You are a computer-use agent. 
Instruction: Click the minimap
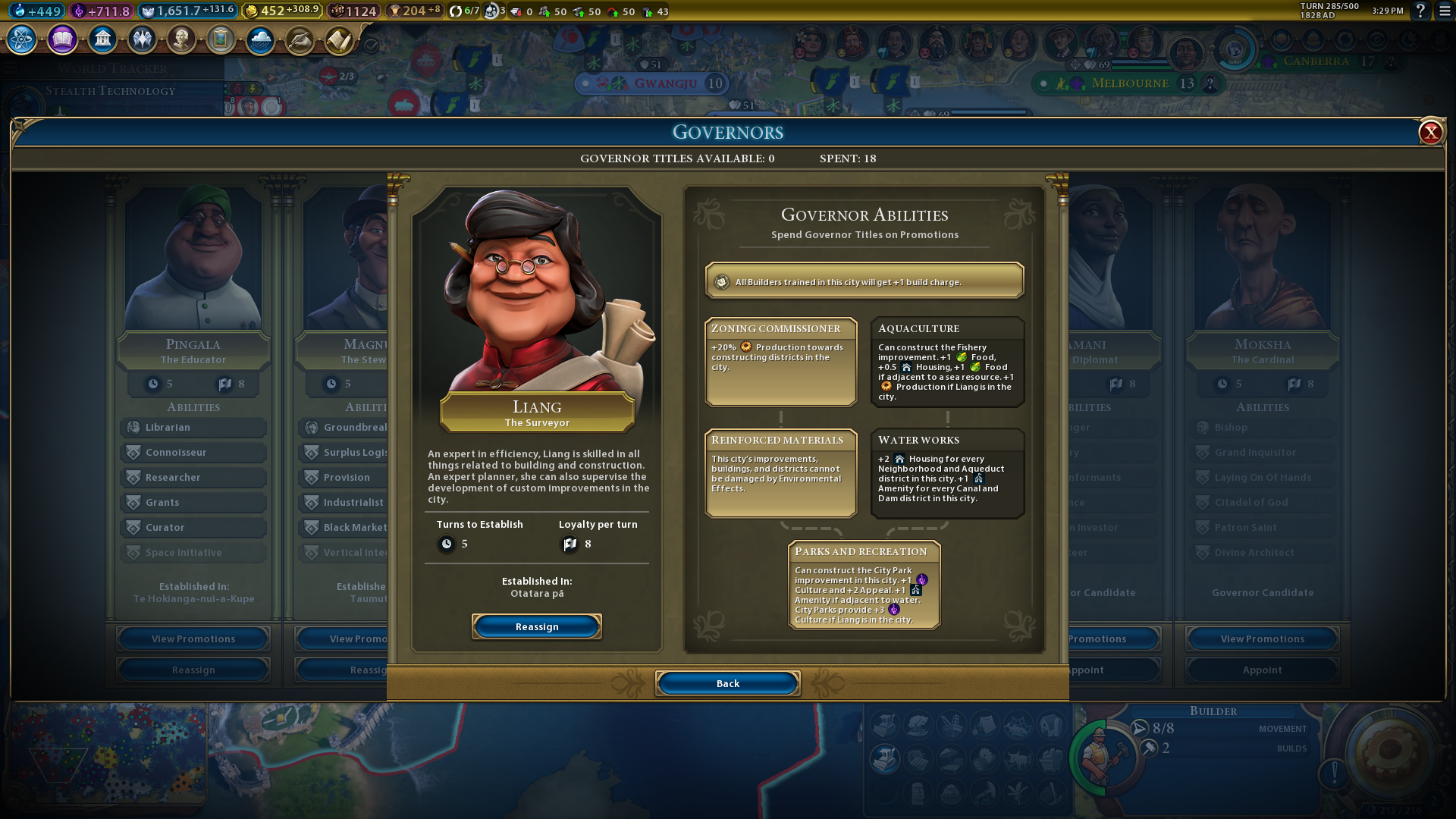106,755
